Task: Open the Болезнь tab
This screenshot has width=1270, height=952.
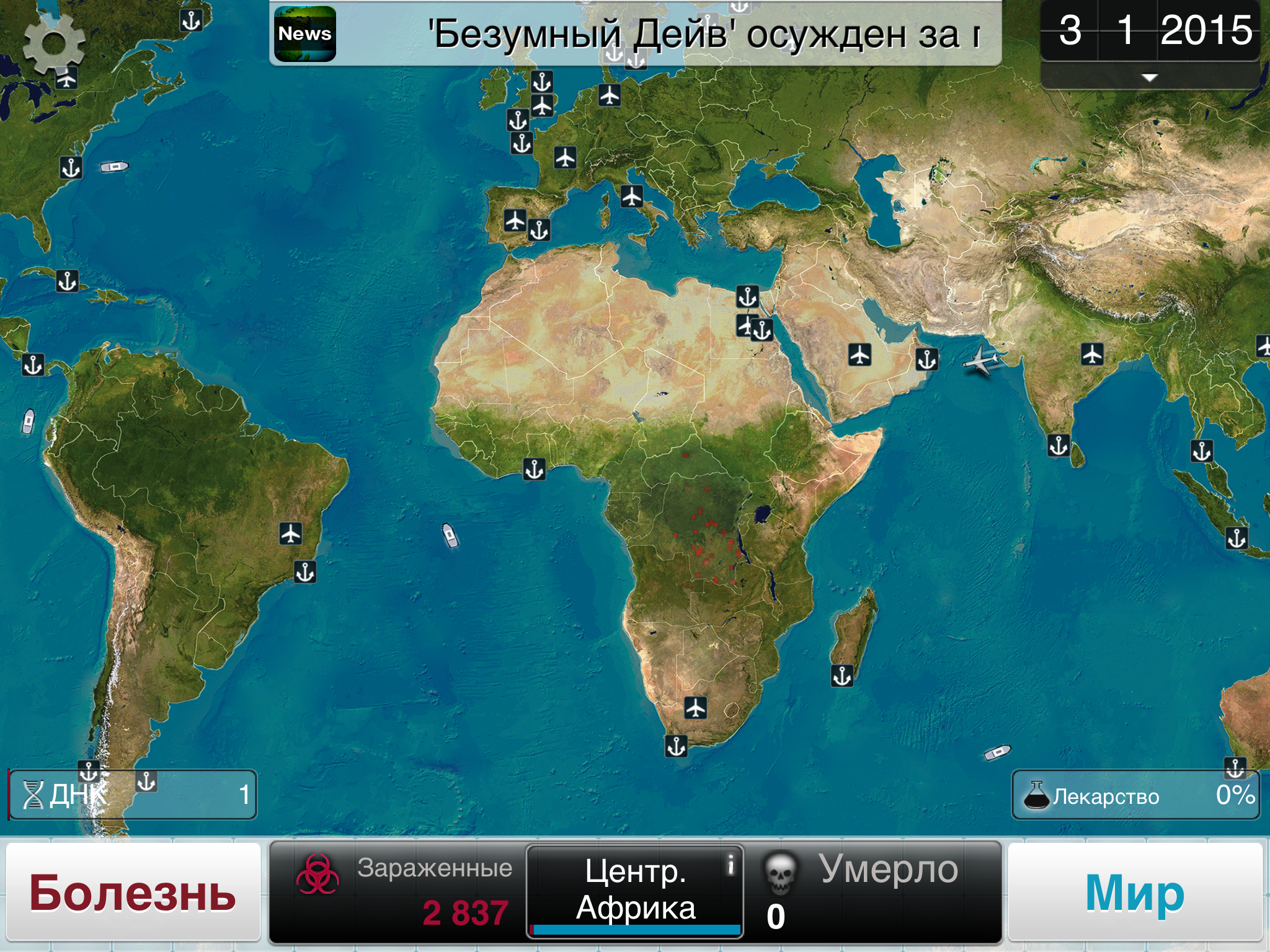Action: pyautogui.click(x=133, y=892)
